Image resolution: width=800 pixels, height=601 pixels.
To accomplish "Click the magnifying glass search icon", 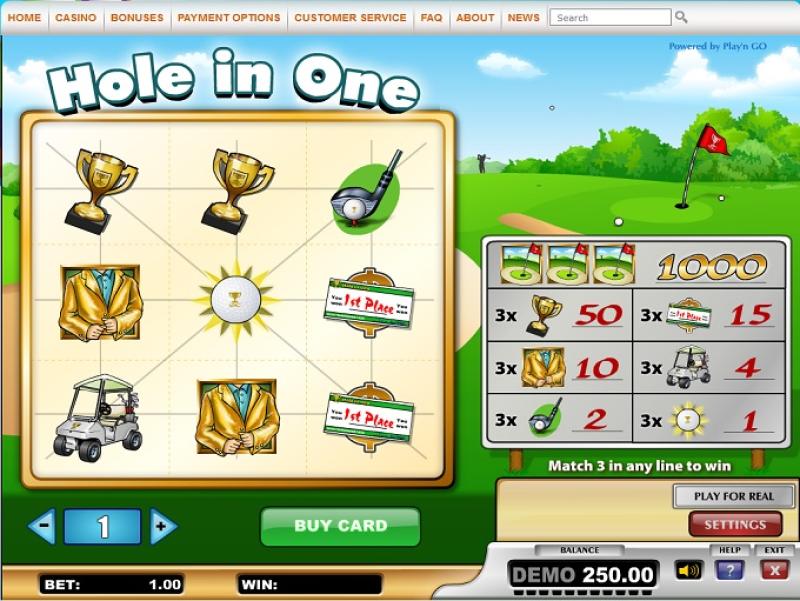I will (681, 17).
